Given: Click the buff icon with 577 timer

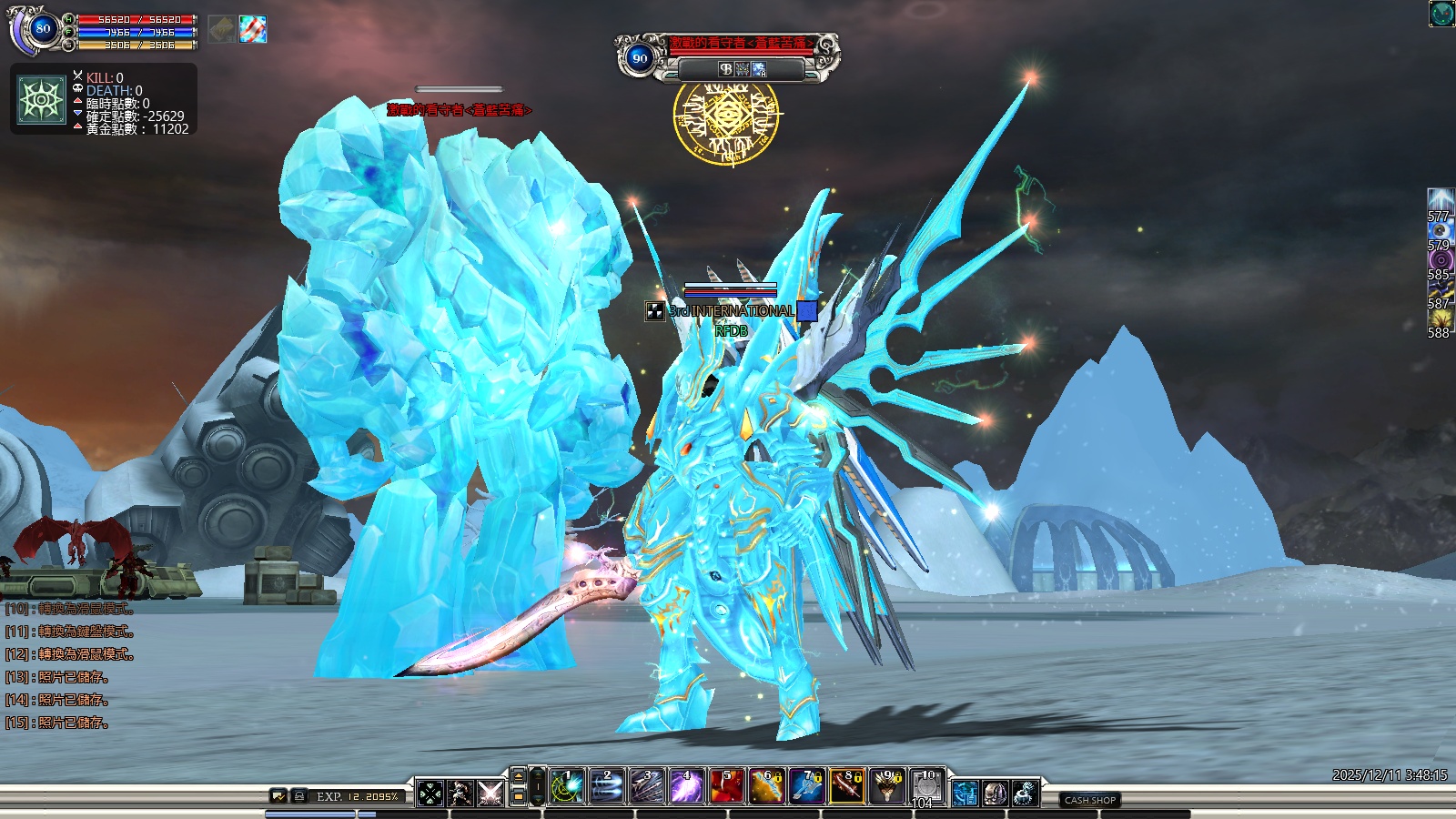Looking at the screenshot, I should 1440,201.
